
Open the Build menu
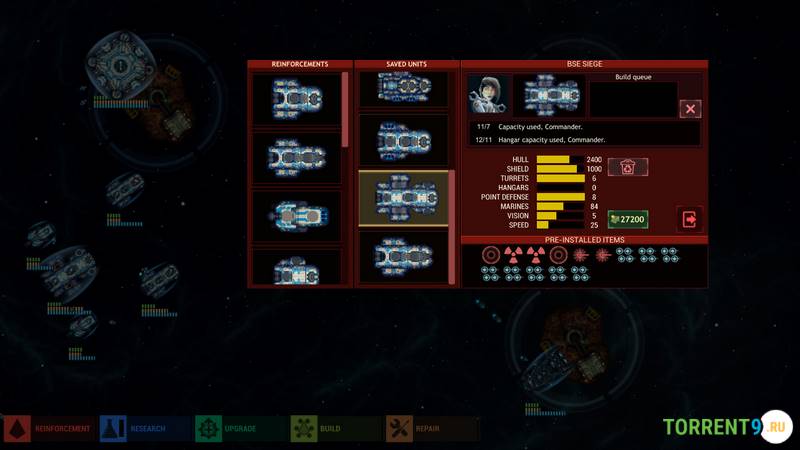[x=336, y=429]
